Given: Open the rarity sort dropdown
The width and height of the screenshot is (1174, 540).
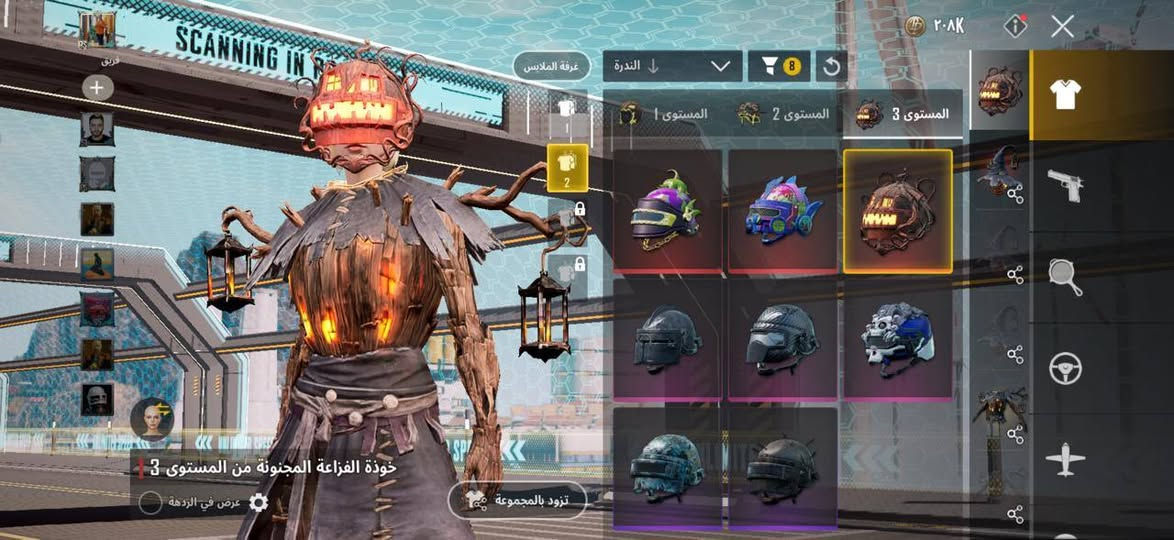Looking at the screenshot, I should (672, 67).
